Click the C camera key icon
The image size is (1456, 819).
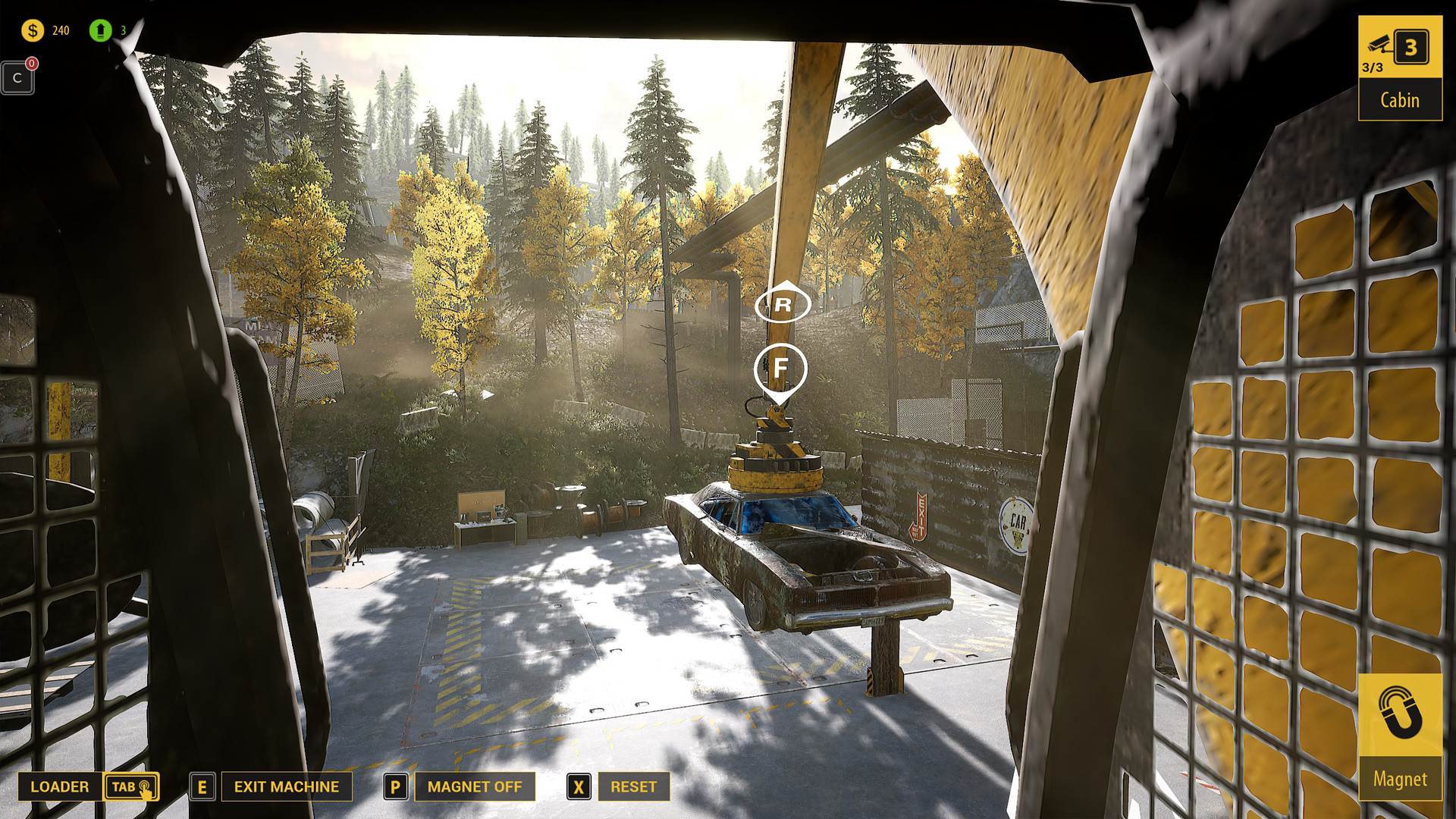[17, 77]
